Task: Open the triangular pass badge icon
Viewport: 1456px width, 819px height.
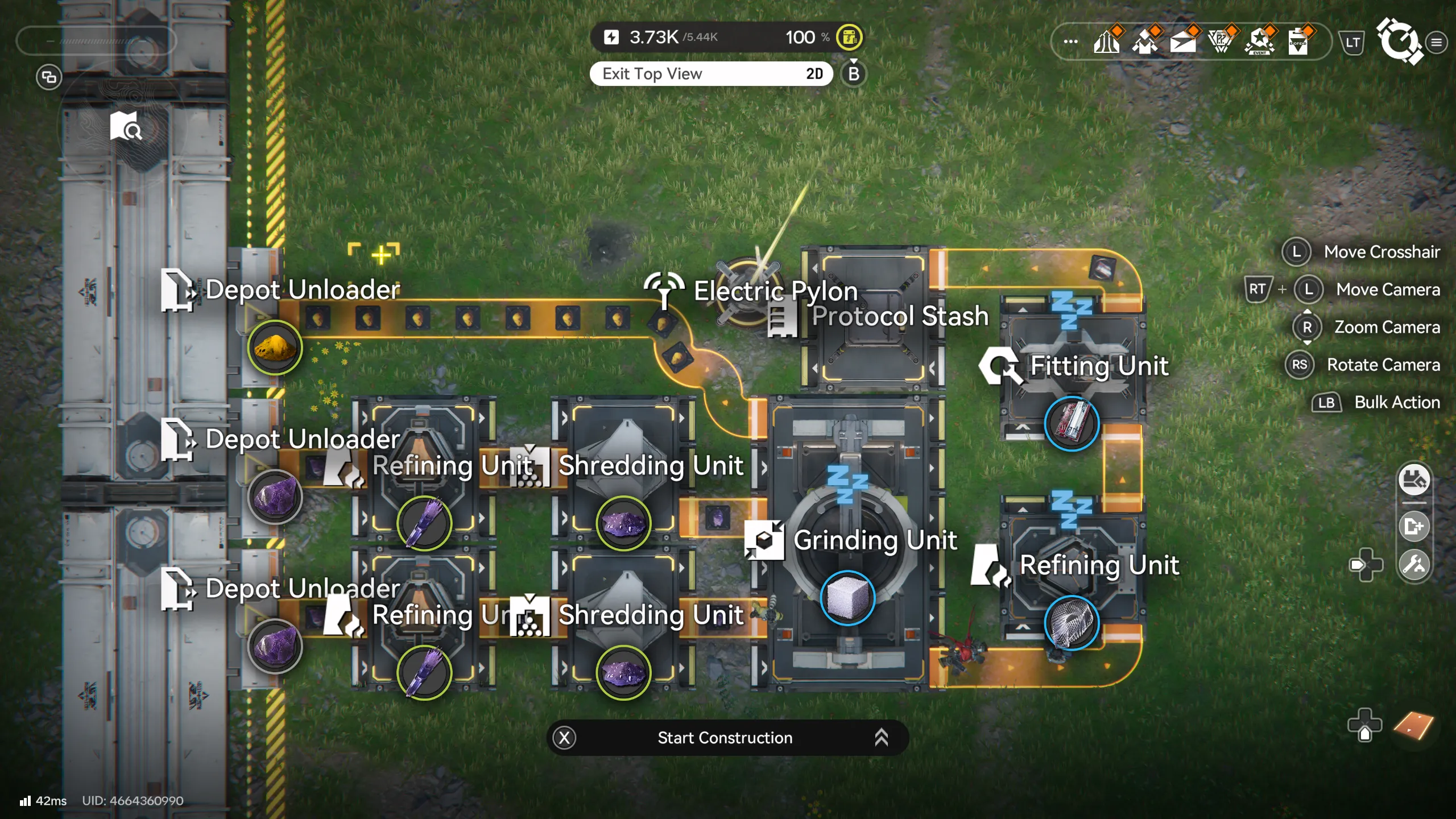Action: click(x=1221, y=42)
